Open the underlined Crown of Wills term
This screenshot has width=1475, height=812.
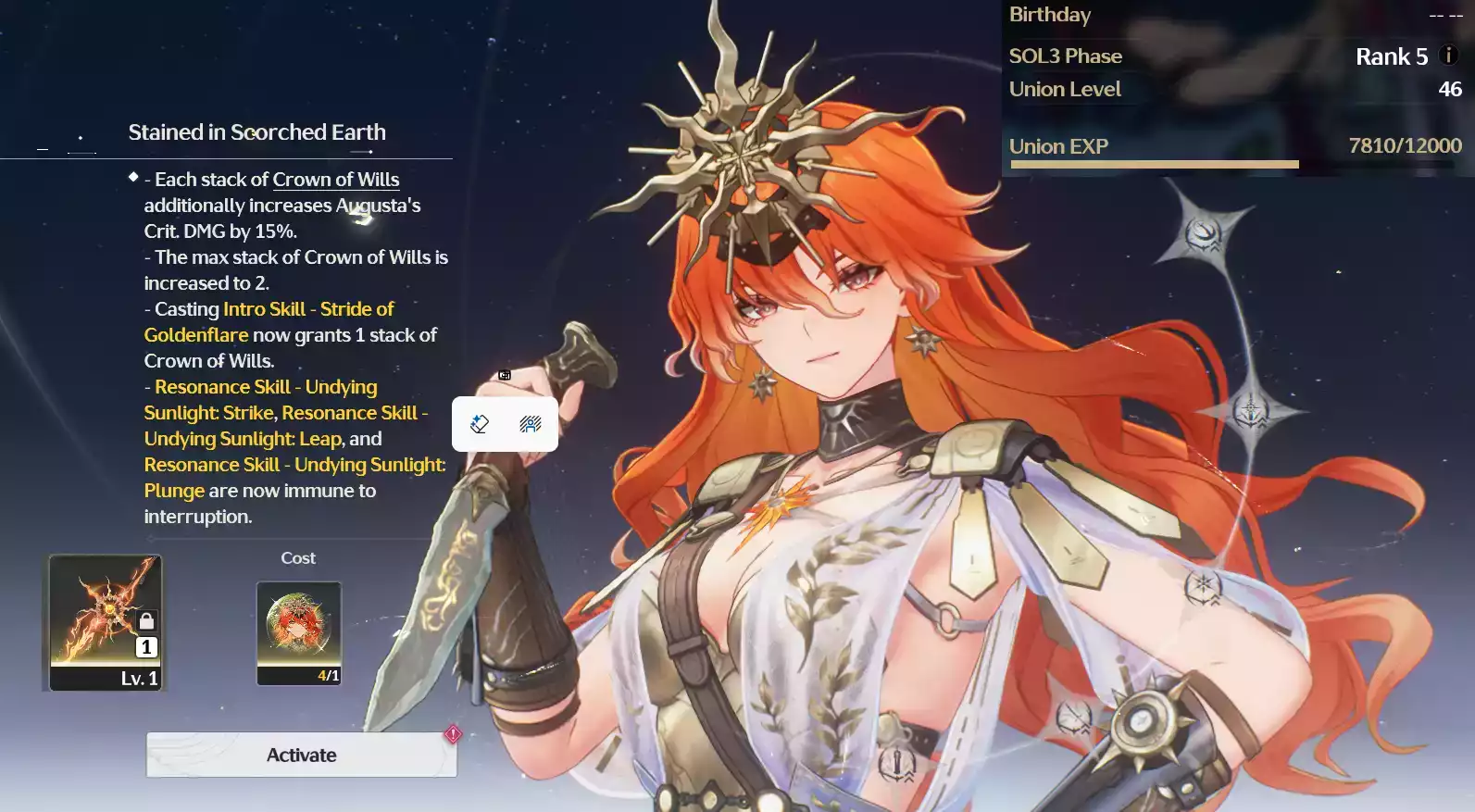point(336,180)
